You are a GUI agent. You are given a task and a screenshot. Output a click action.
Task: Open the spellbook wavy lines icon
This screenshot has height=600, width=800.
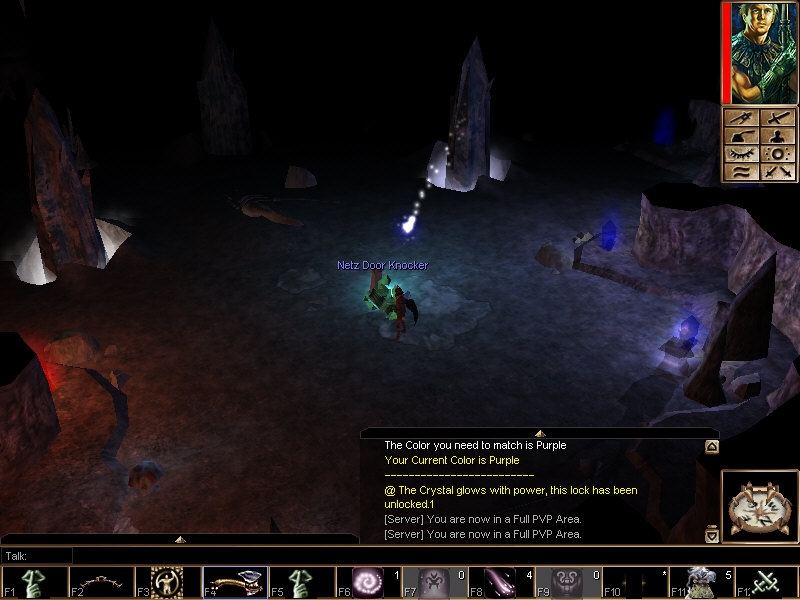(x=743, y=172)
